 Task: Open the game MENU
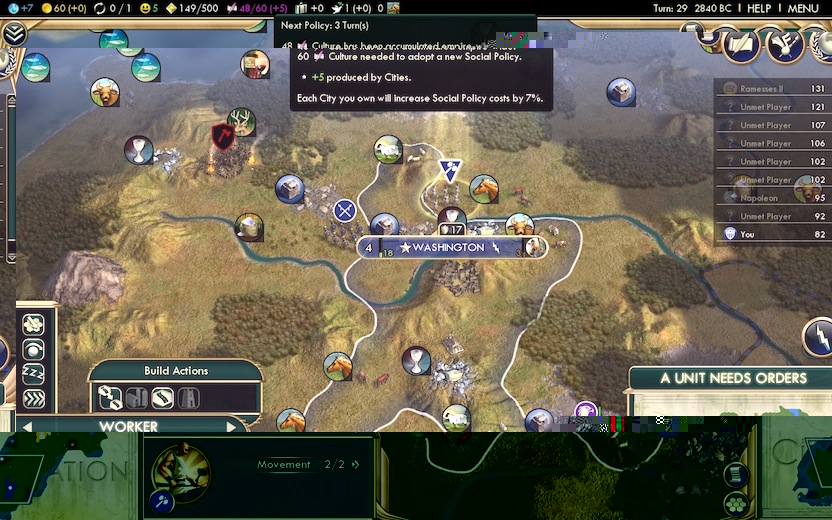803,8
